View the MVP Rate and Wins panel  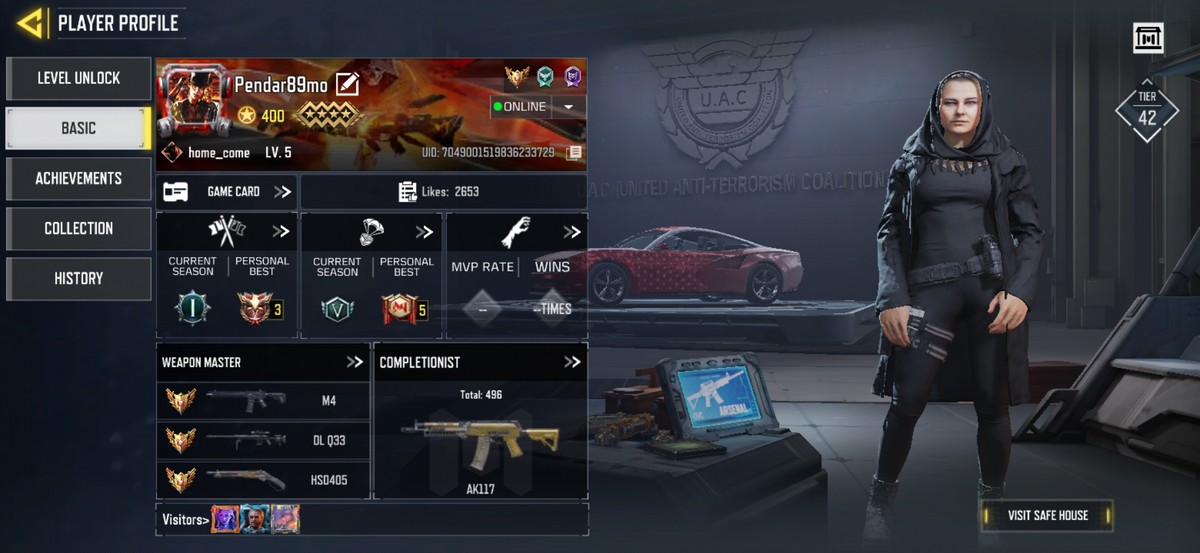click(516, 275)
